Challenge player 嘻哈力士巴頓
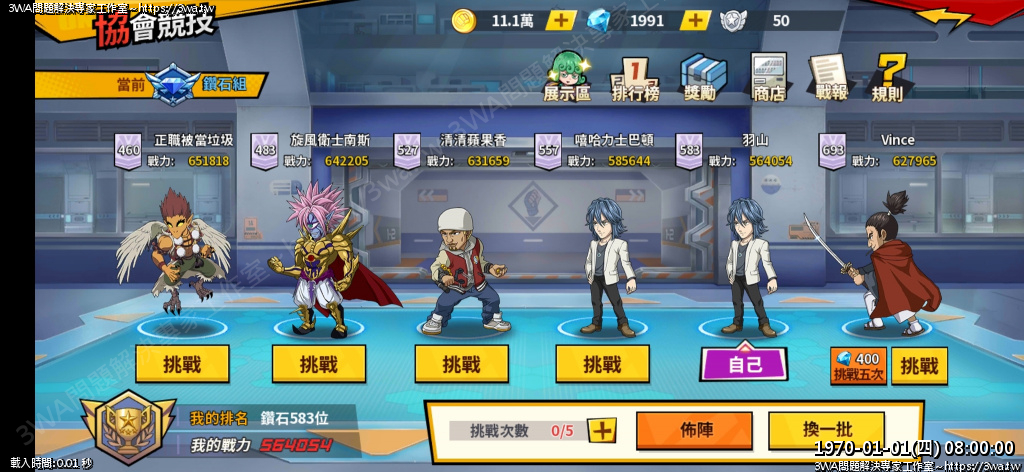Viewport: 1024px width, 472px height. click(602, 364)
